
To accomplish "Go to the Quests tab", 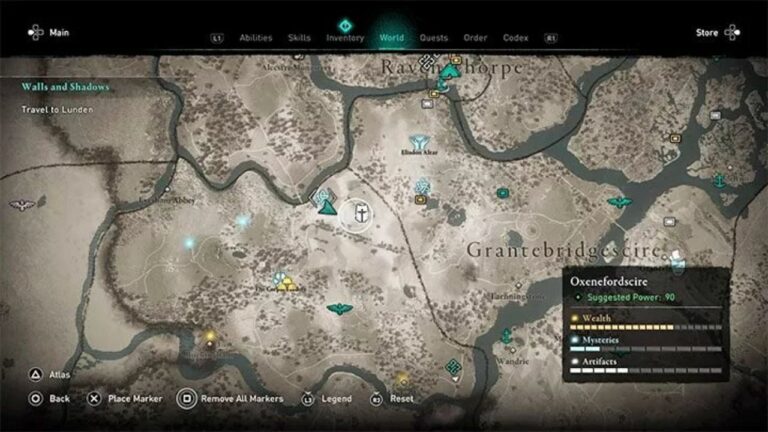I will tap(434, 38).
